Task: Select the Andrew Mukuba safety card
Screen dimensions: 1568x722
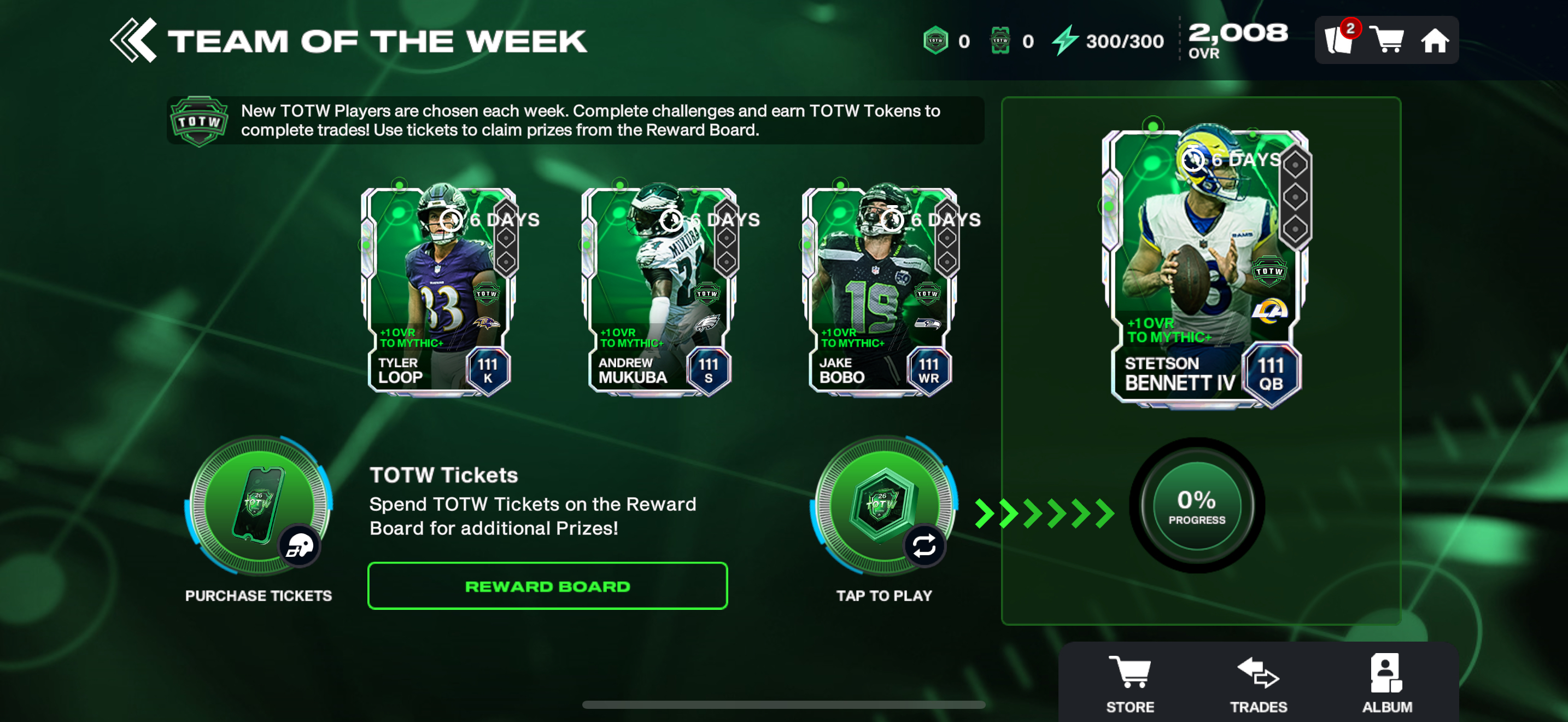Action: 659,292
